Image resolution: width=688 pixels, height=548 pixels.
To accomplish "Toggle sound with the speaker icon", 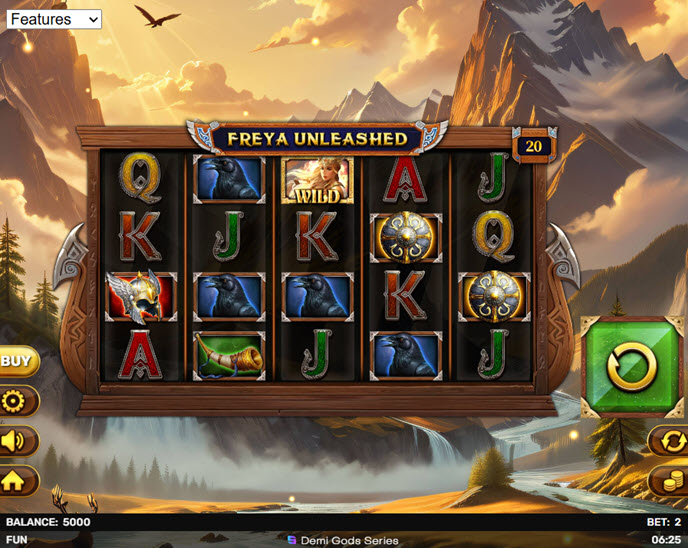I will coord(16,441).
